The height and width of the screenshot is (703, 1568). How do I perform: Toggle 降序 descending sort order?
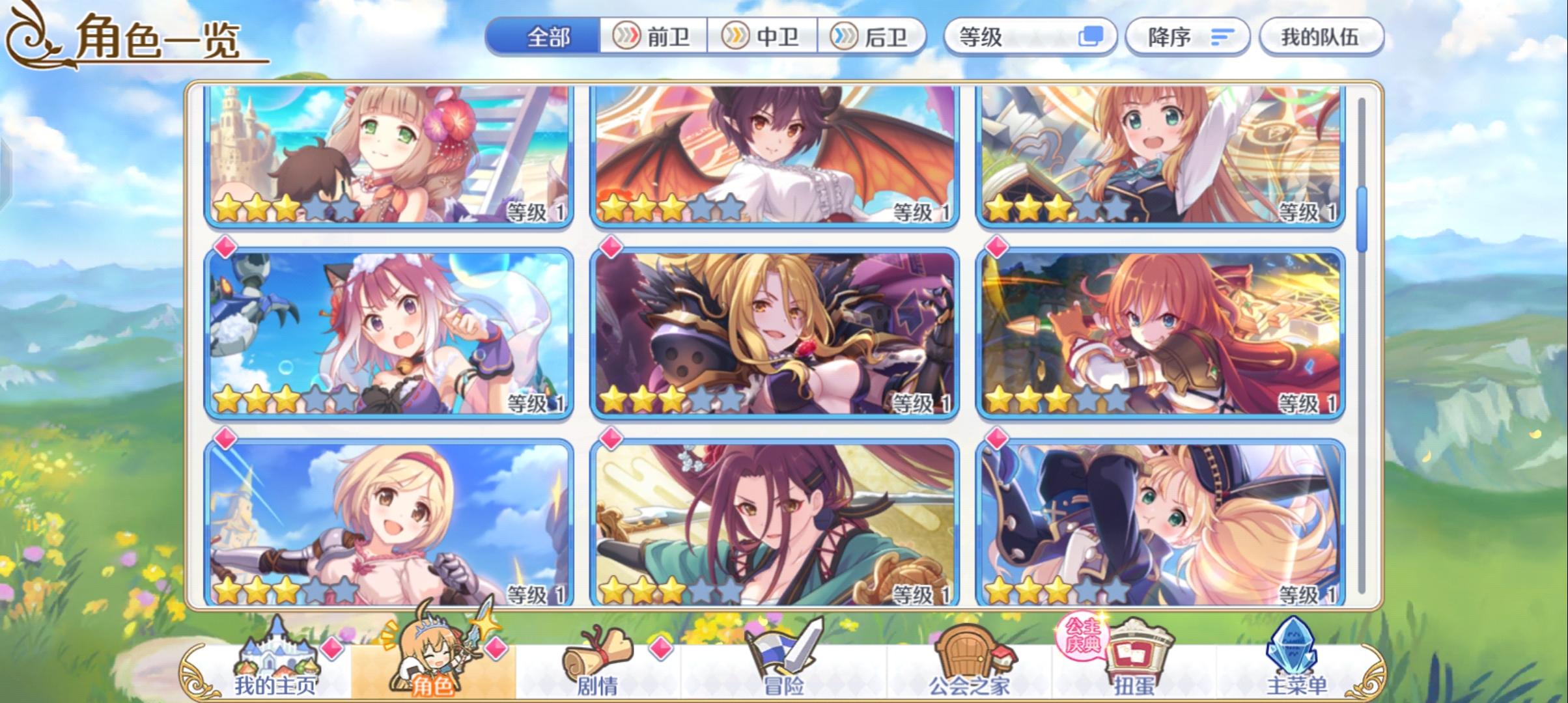(1186, 37)
